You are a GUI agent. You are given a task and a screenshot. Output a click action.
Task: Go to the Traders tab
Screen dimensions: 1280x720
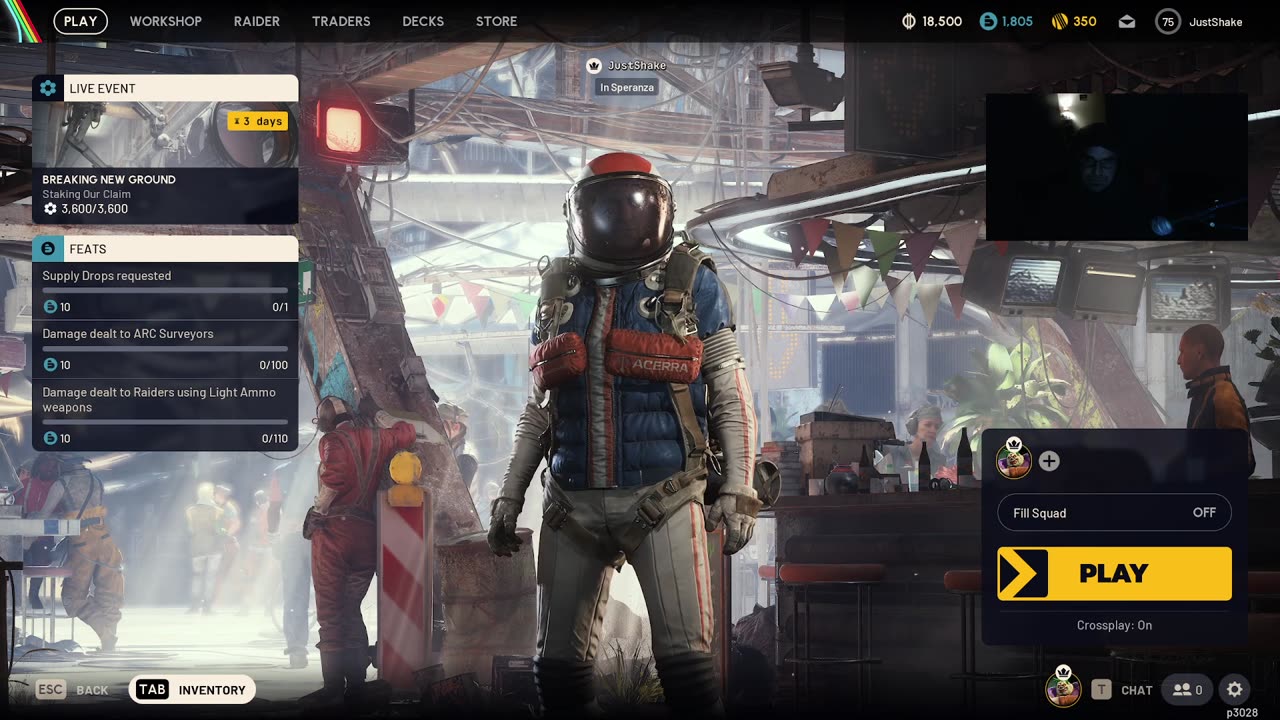click(x=341, y=21)
